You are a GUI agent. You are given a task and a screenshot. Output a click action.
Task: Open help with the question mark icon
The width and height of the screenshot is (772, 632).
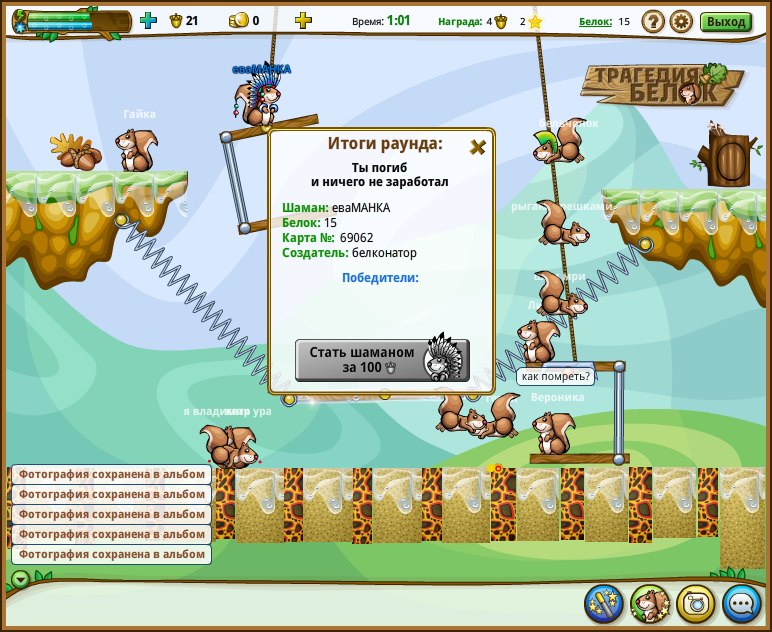(652, 21)
